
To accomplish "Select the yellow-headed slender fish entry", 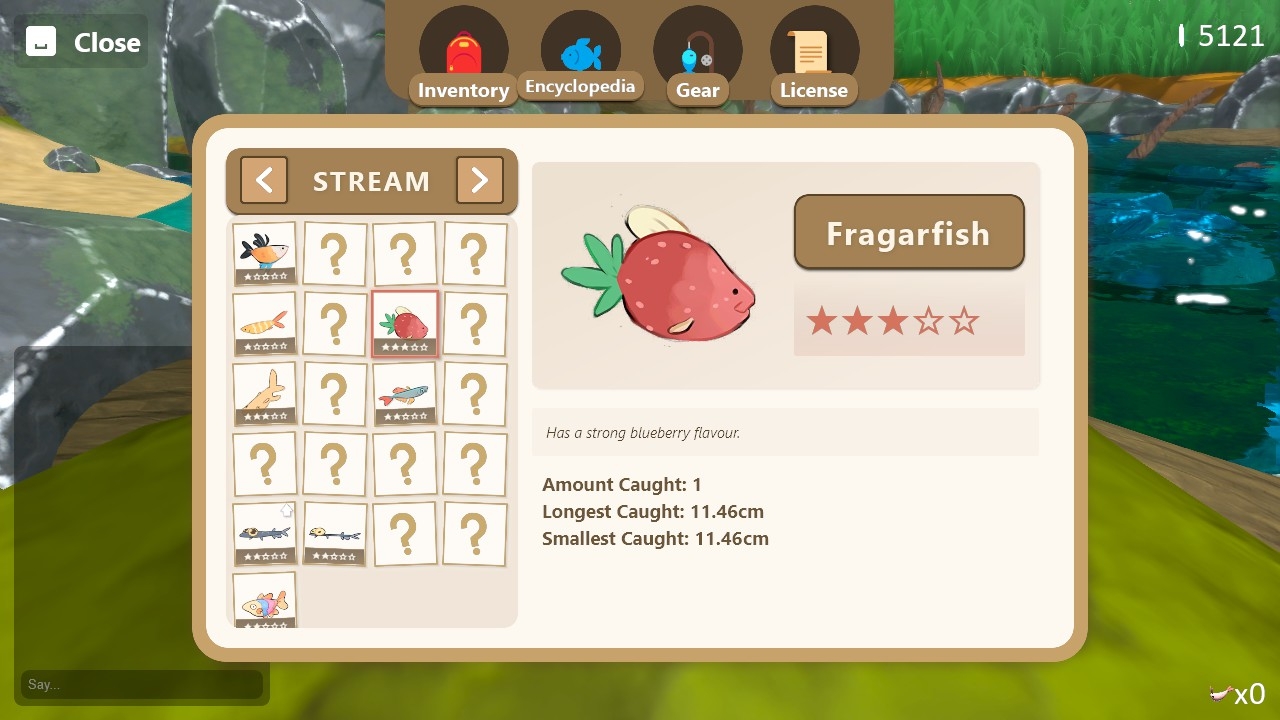I will tap(334, 533).
